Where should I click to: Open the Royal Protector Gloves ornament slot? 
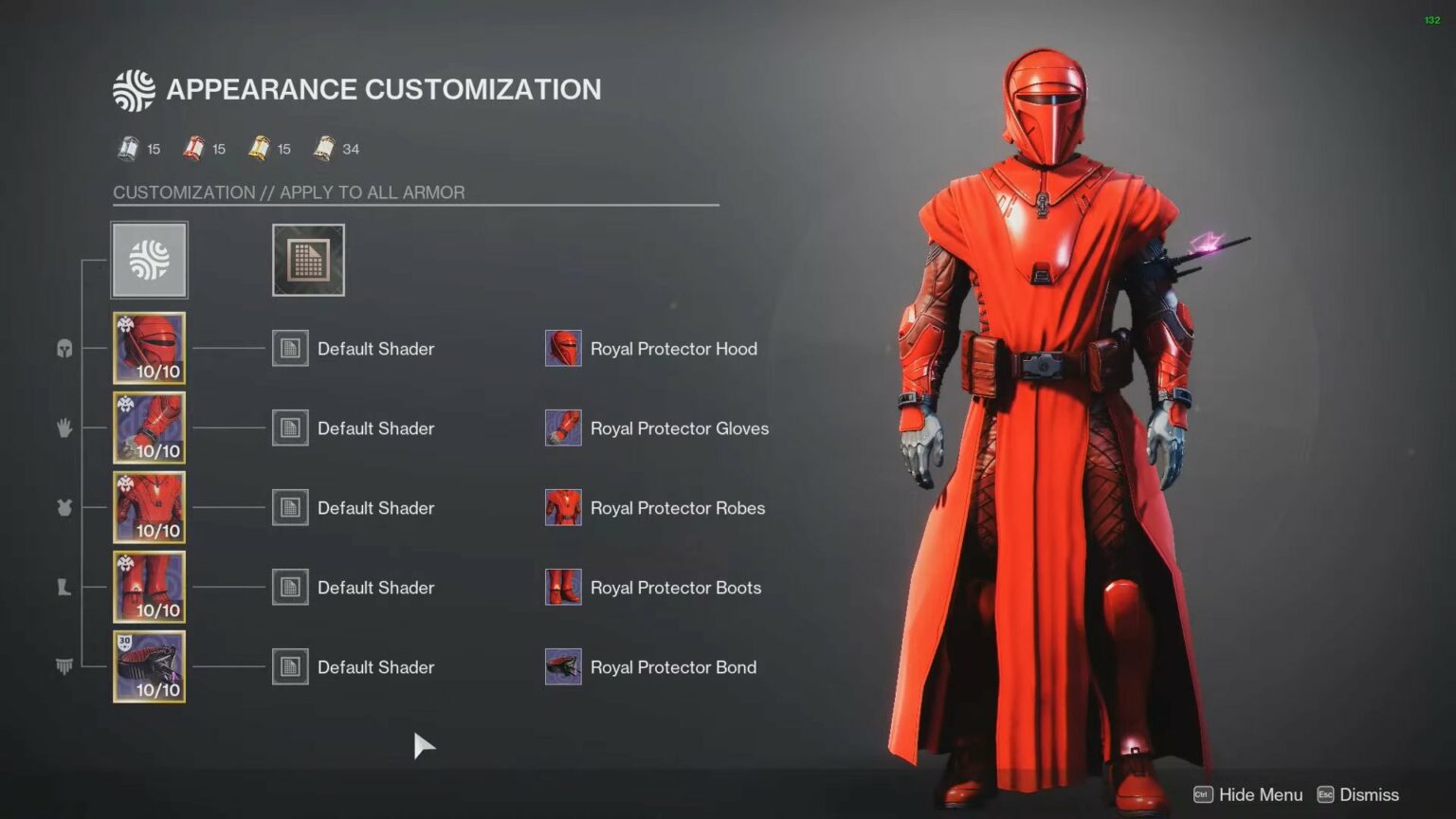(562, 428)
